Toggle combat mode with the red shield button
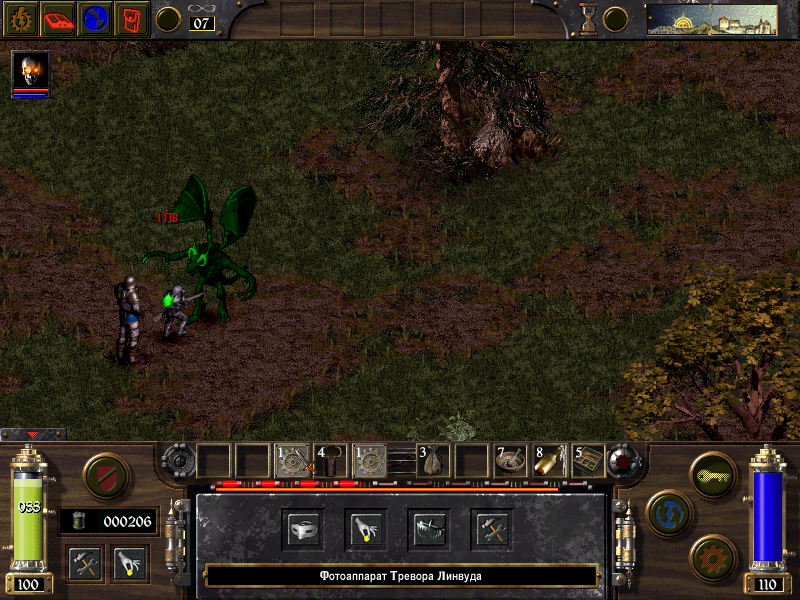This screenshot has height=600, width=800. tap(102, 475)
